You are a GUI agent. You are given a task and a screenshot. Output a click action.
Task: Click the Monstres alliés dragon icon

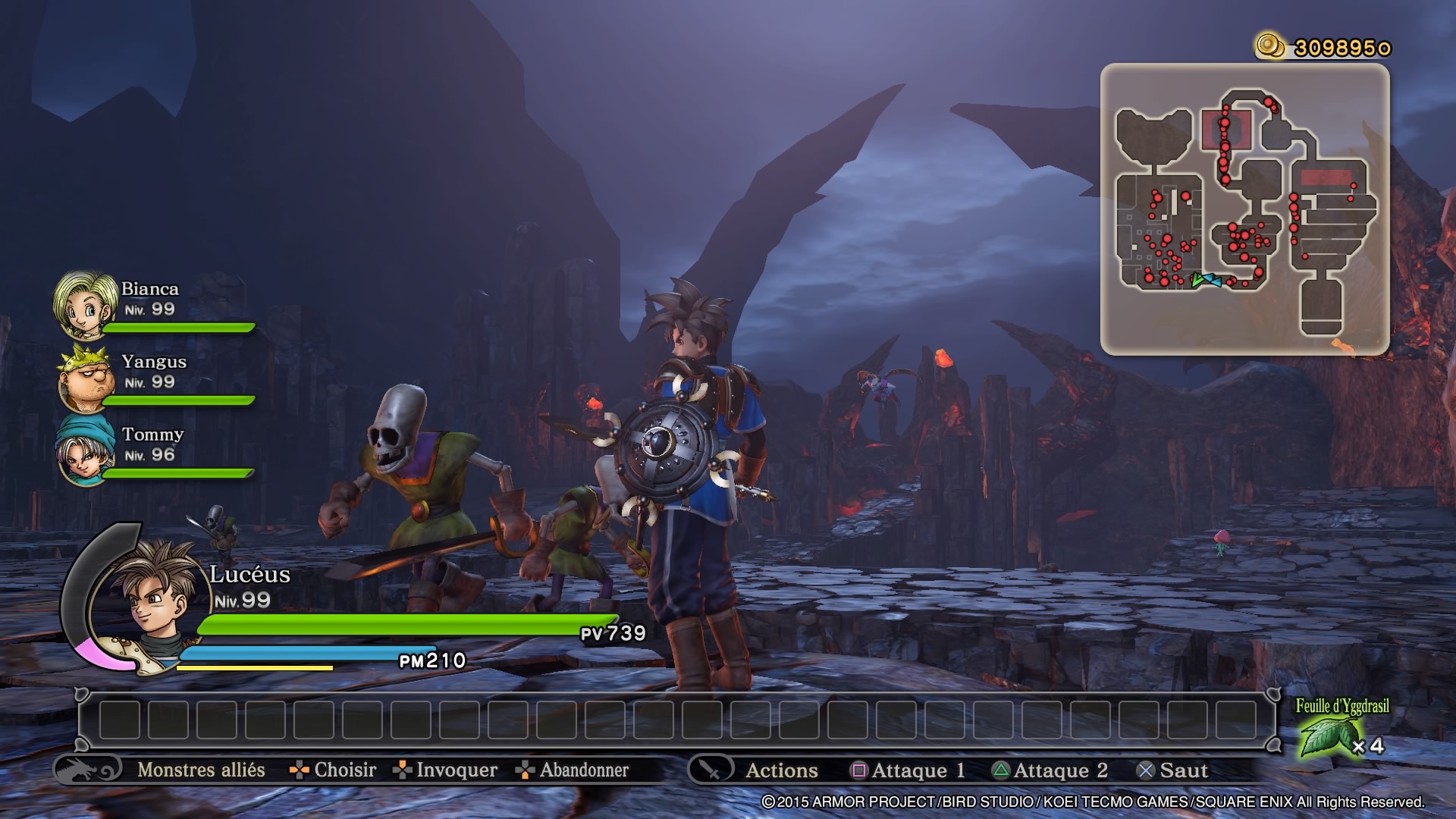87,770
